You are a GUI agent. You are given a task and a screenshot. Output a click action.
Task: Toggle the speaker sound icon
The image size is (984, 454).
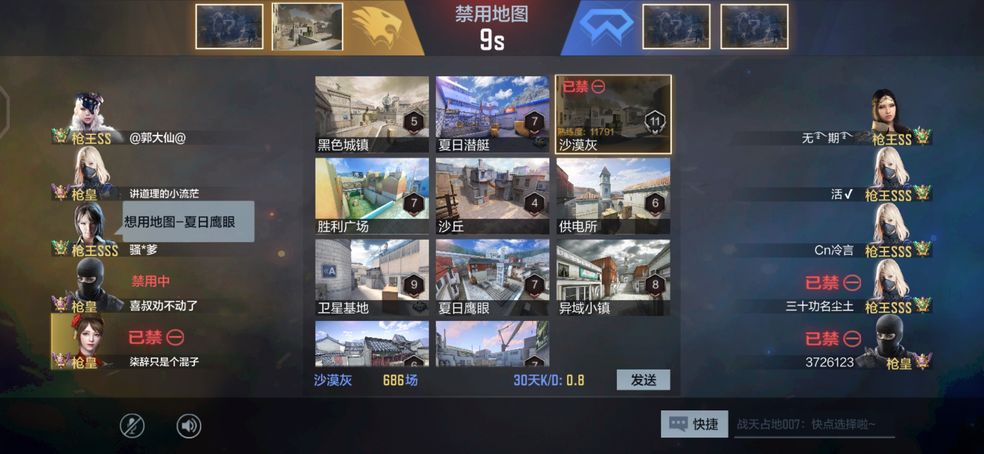[x=189, y=426]
